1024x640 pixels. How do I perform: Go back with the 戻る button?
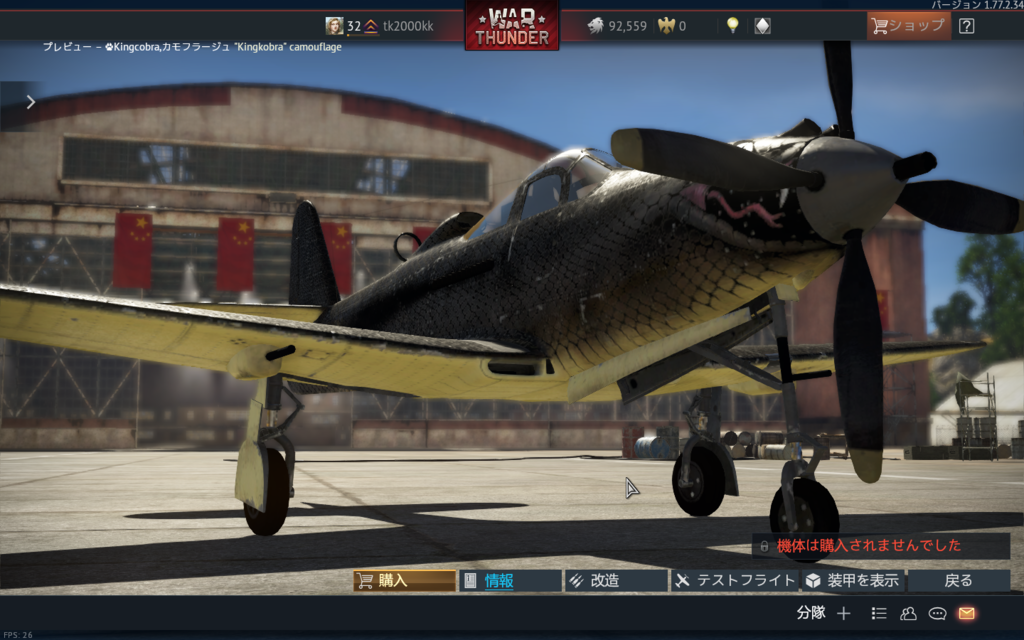click(x=958, y=581)
